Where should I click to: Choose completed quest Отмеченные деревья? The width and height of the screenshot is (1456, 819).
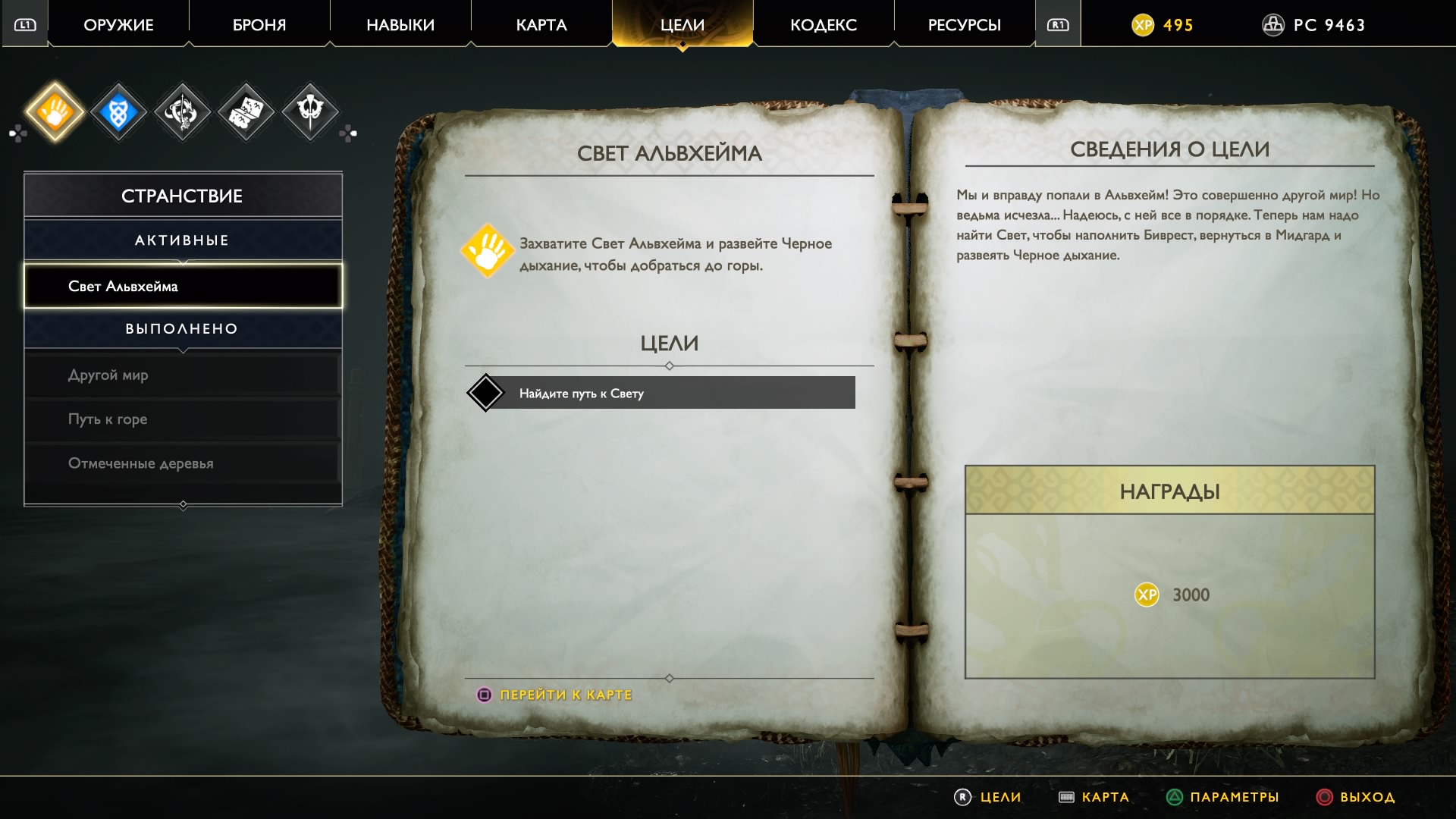[183, 463]
